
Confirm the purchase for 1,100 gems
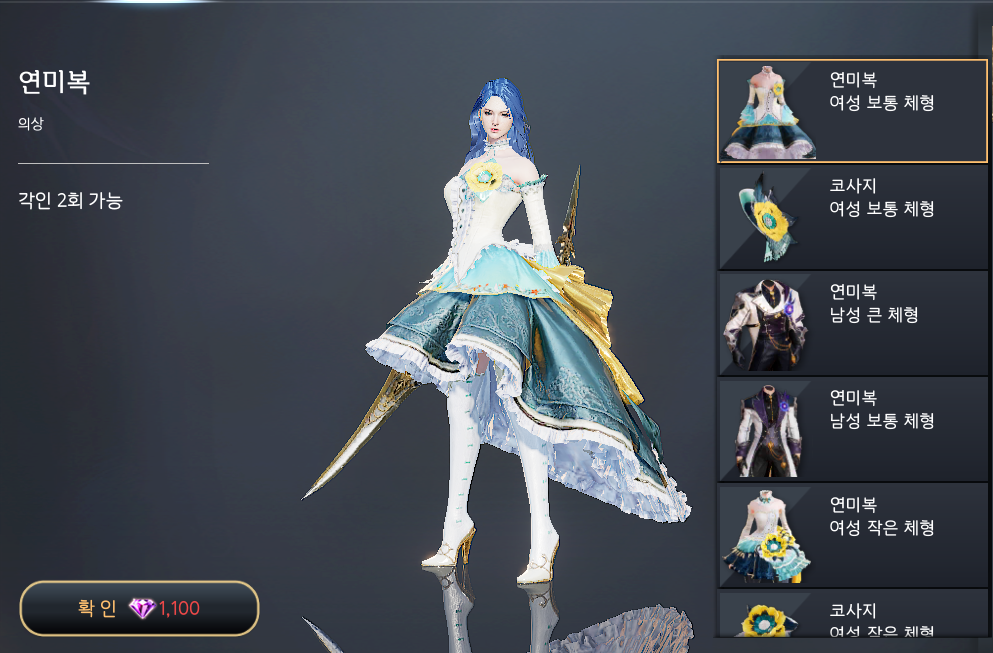click(x=139, y=608)
